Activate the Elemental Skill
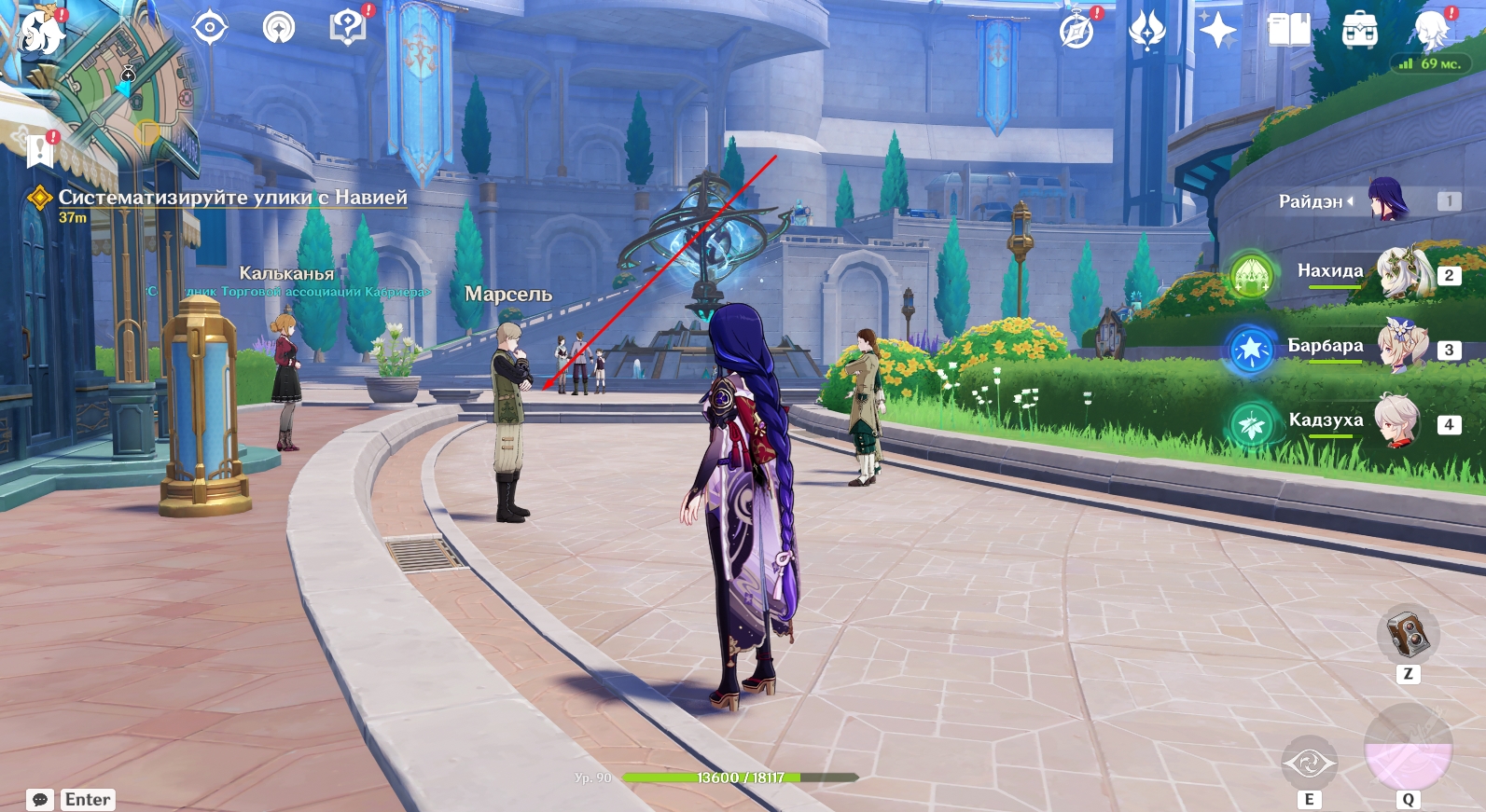This screenshot has width=1486, height=812. pyautogui.click(x=1309, y=764)
